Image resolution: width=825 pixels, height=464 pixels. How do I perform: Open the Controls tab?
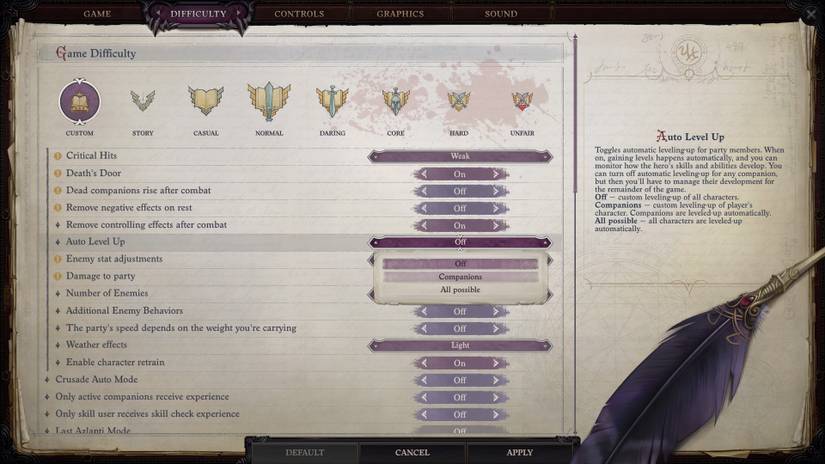click(x=299, y=14)
